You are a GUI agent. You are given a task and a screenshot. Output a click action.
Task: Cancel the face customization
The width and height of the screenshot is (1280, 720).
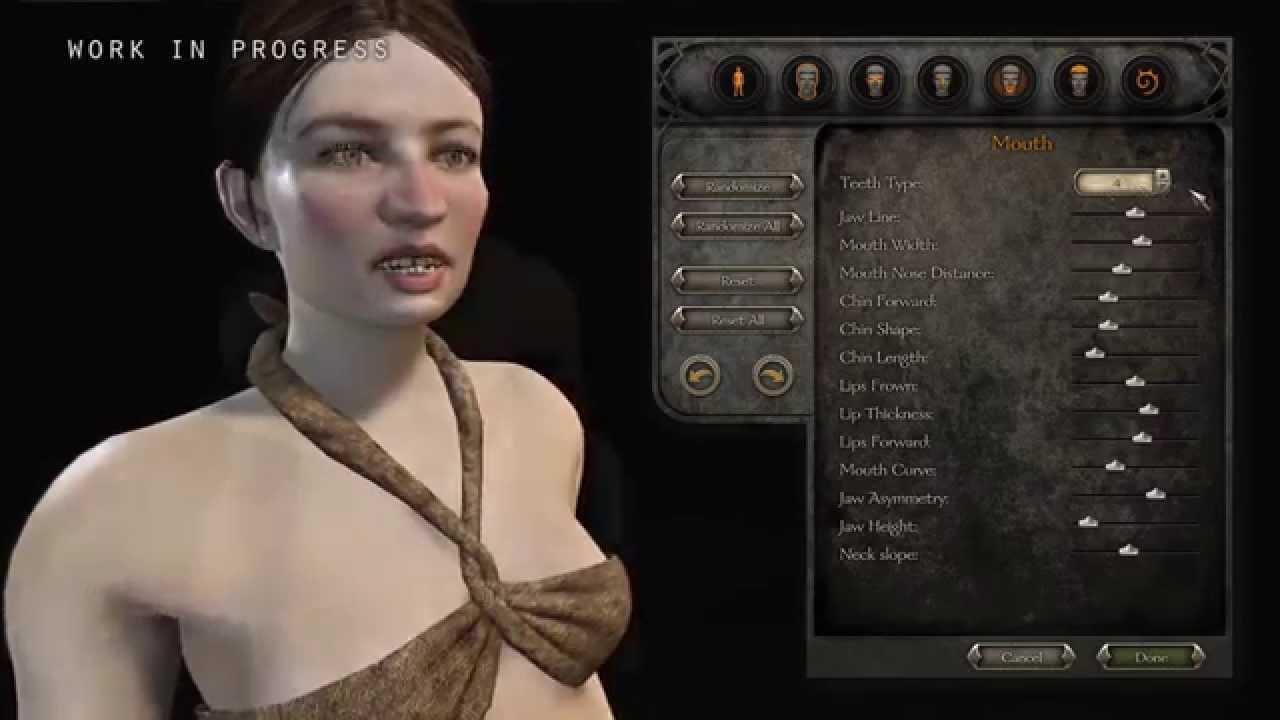pos(1021,657)
